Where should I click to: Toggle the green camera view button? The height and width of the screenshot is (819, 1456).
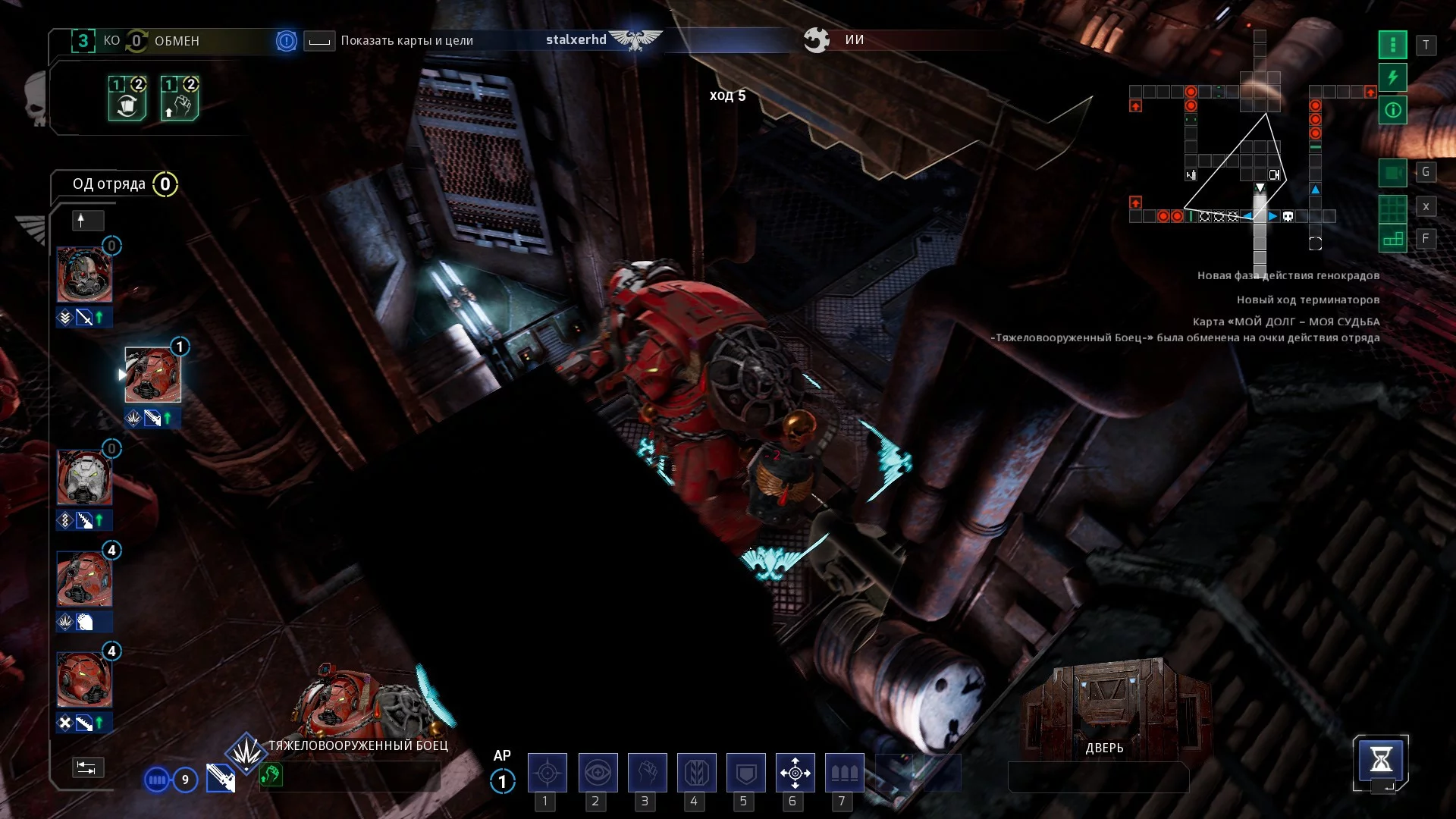click(1392, 173)
